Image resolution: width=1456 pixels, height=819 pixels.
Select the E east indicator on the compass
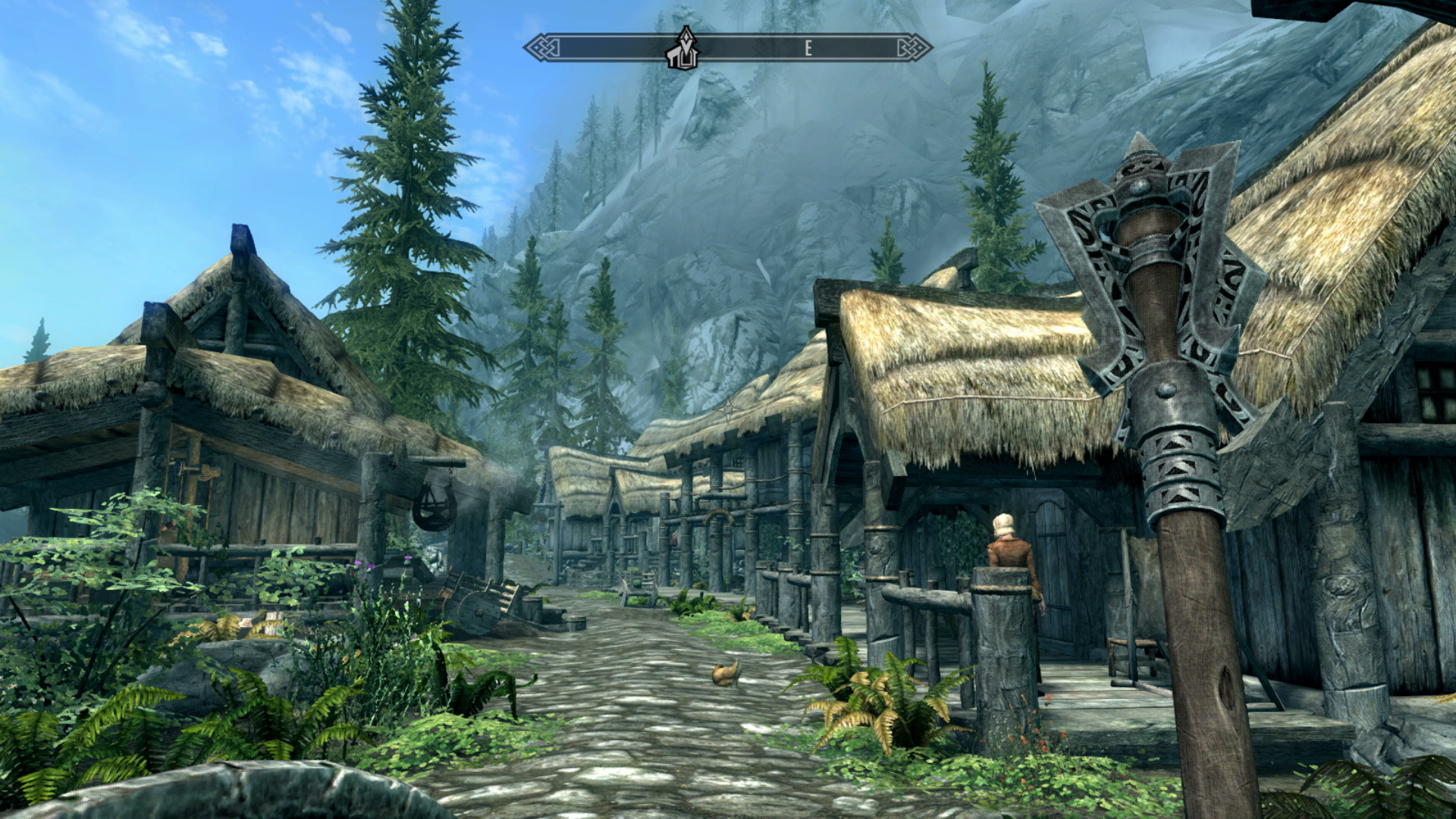tap(809, 47)
